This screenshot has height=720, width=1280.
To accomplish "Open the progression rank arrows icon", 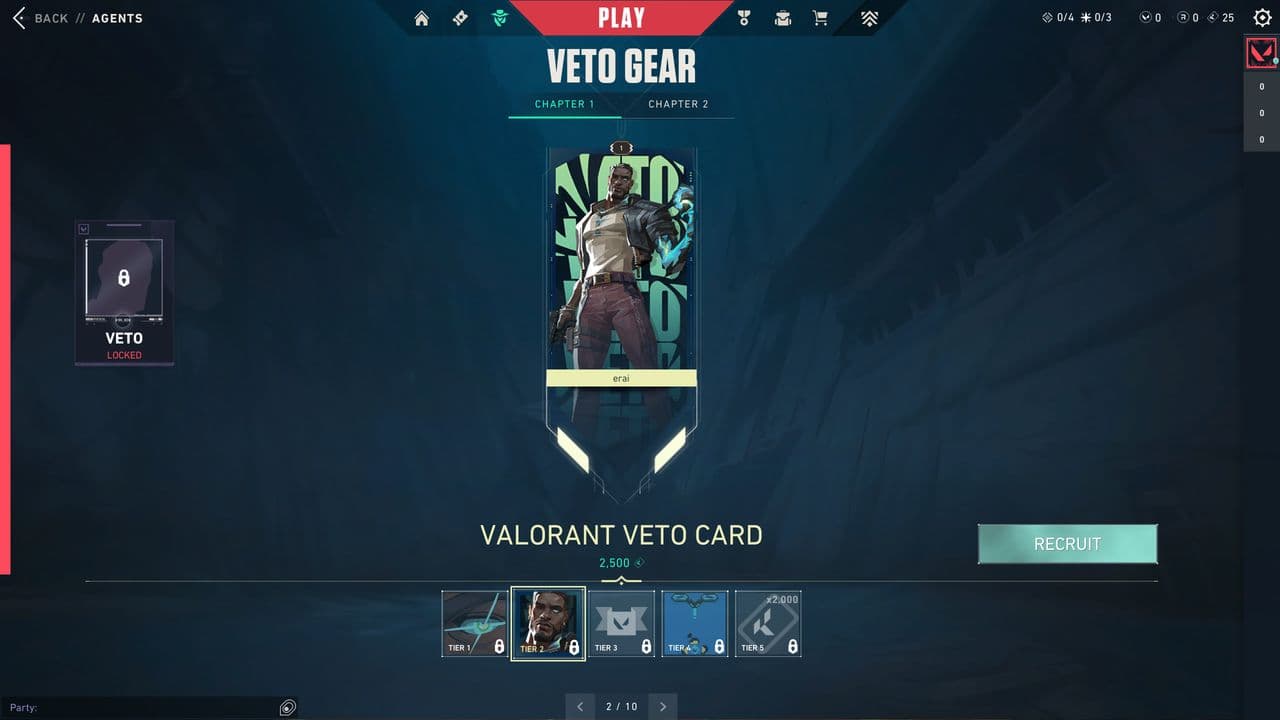I will pyautogui.click(x=869, y=17).
